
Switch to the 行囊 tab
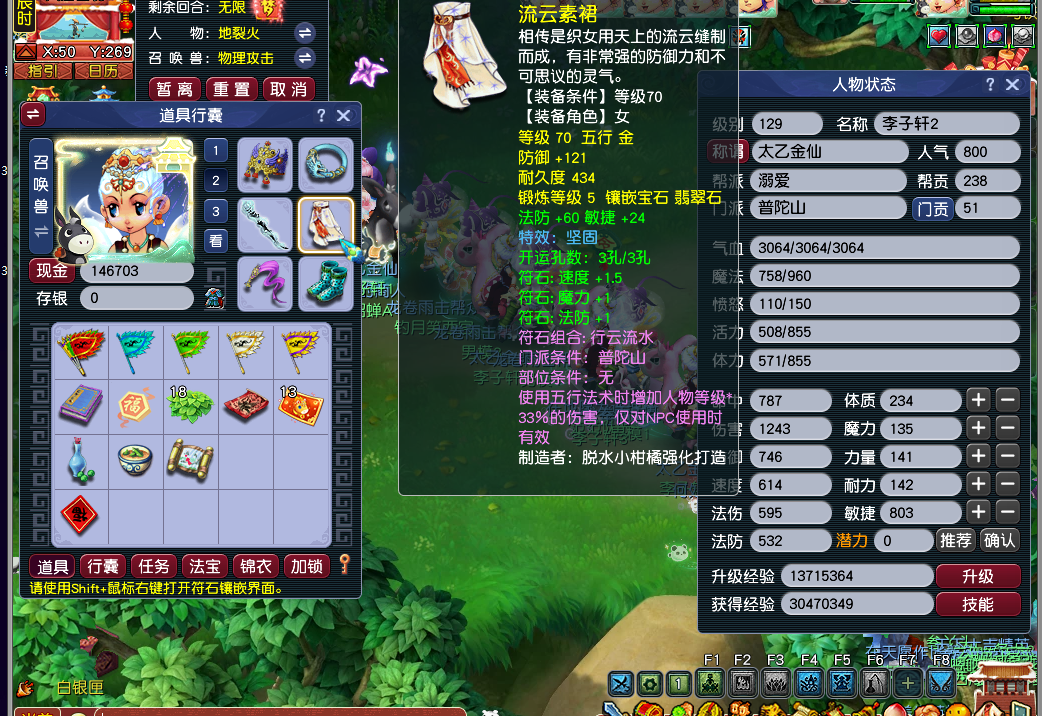[x=104, y=566]
